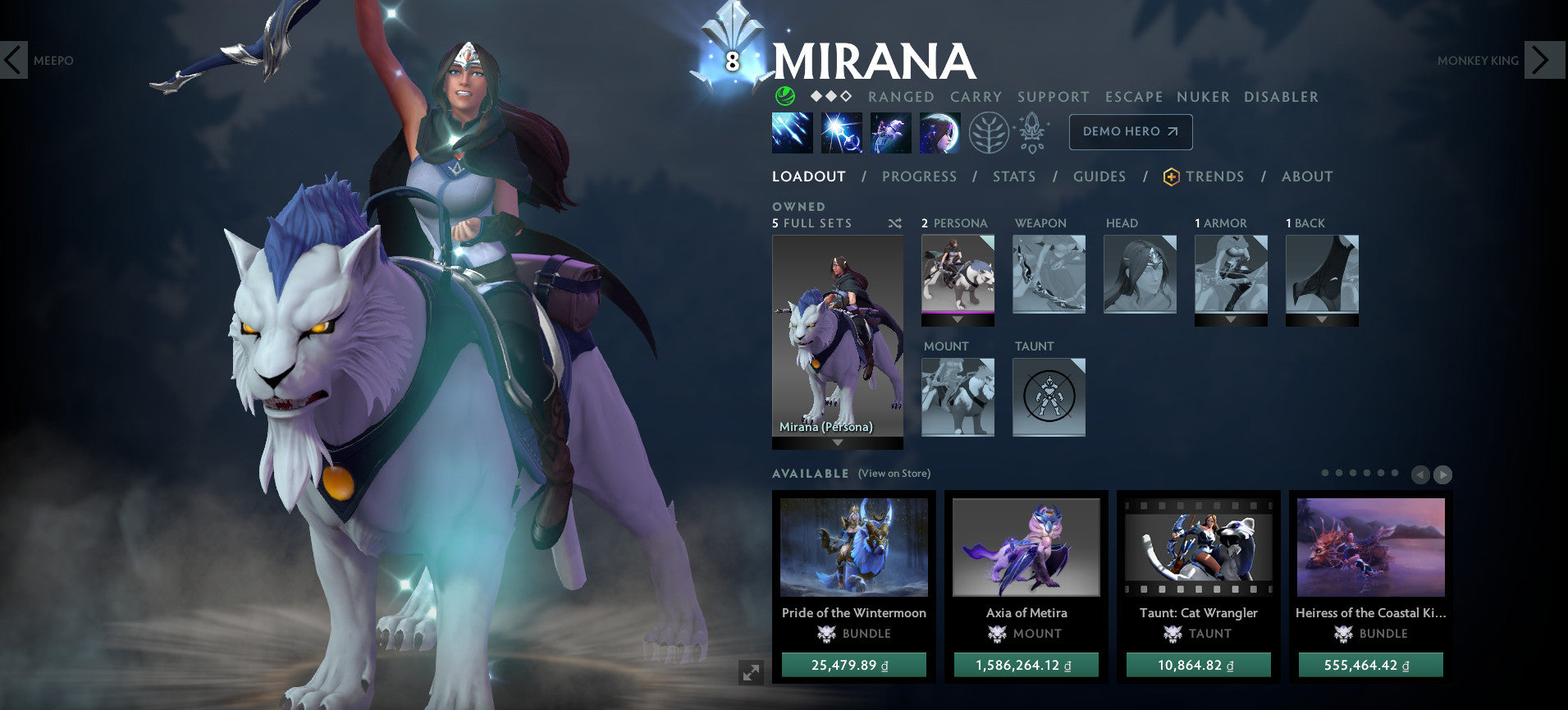Open the View on Store link
This screenshot has width=1568, height=710.
click(893, 474)
